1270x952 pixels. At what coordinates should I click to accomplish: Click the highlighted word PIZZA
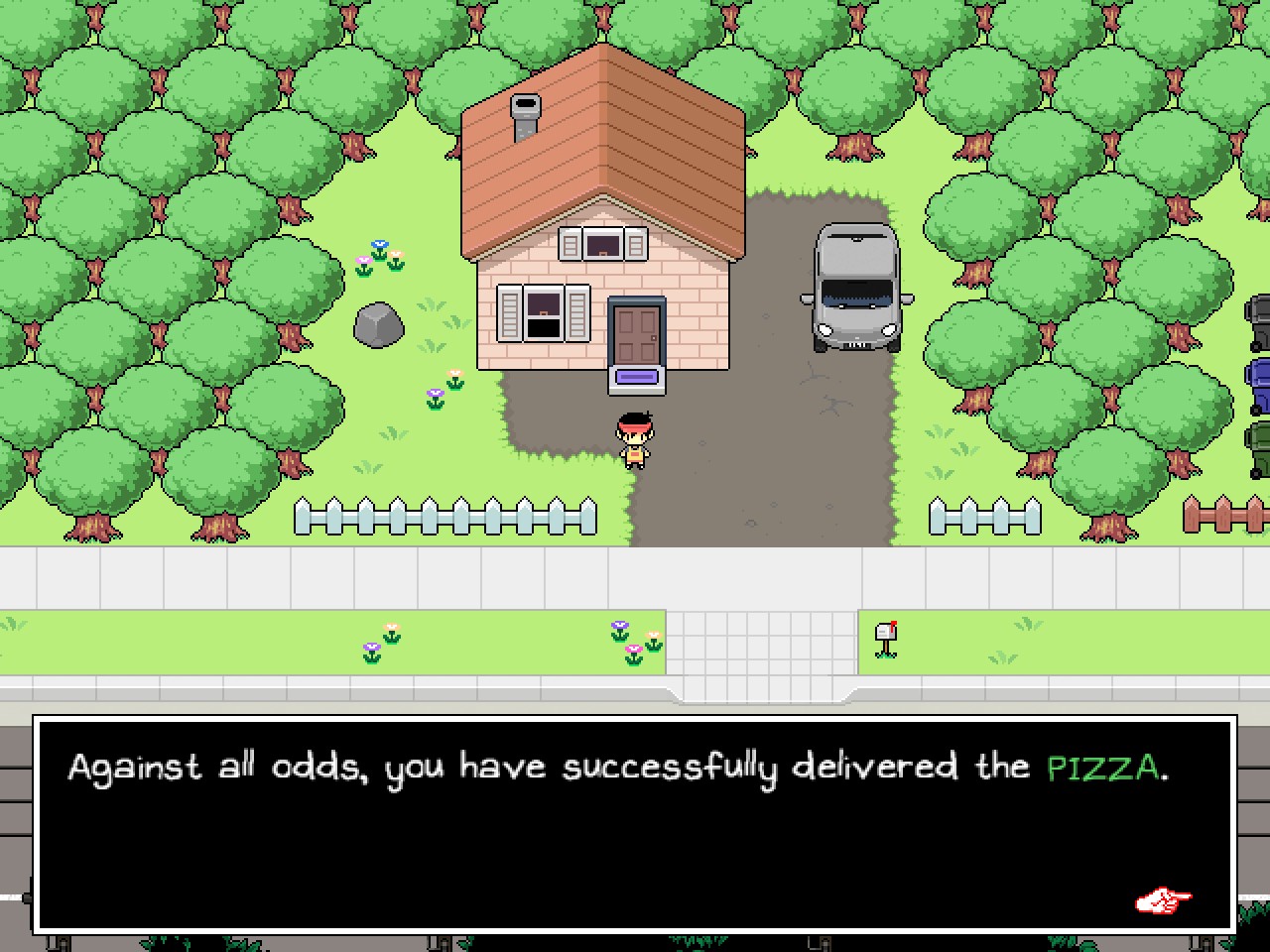(x=1104, y=766)
